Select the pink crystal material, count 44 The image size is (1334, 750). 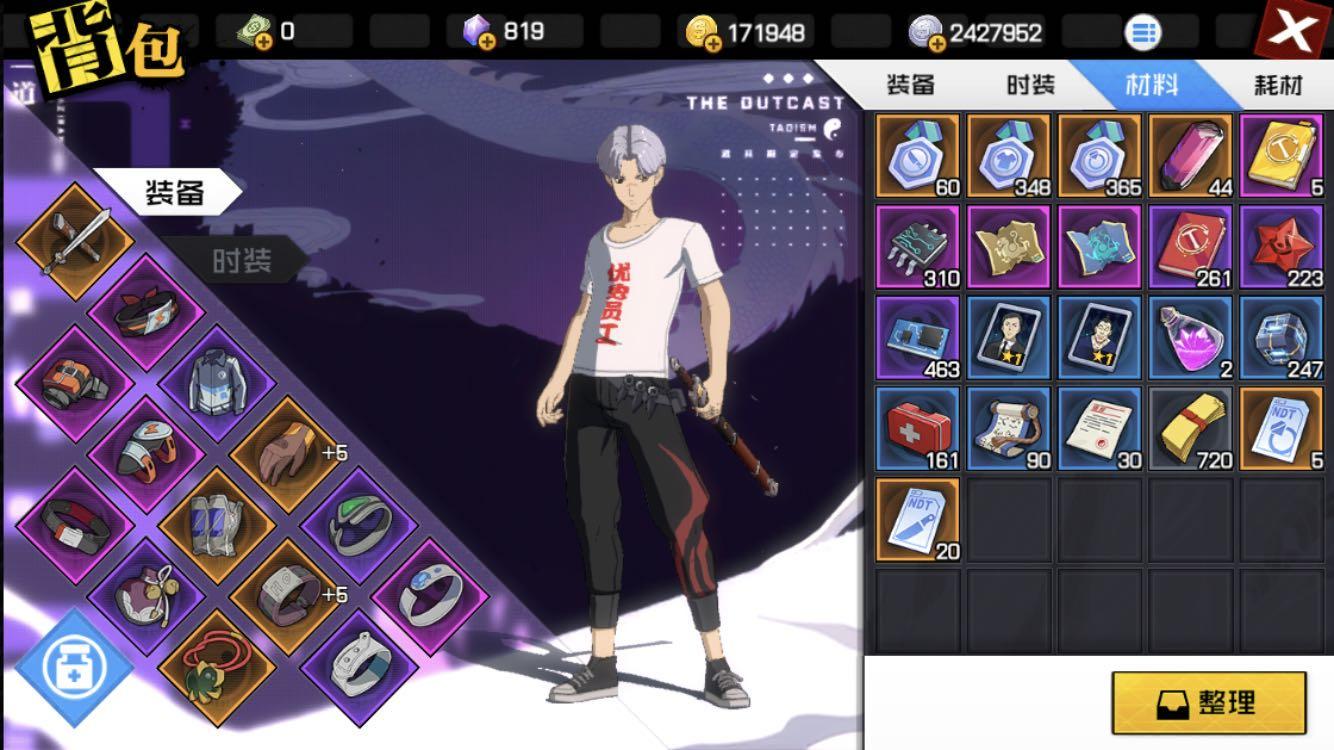click(1188, 155)
